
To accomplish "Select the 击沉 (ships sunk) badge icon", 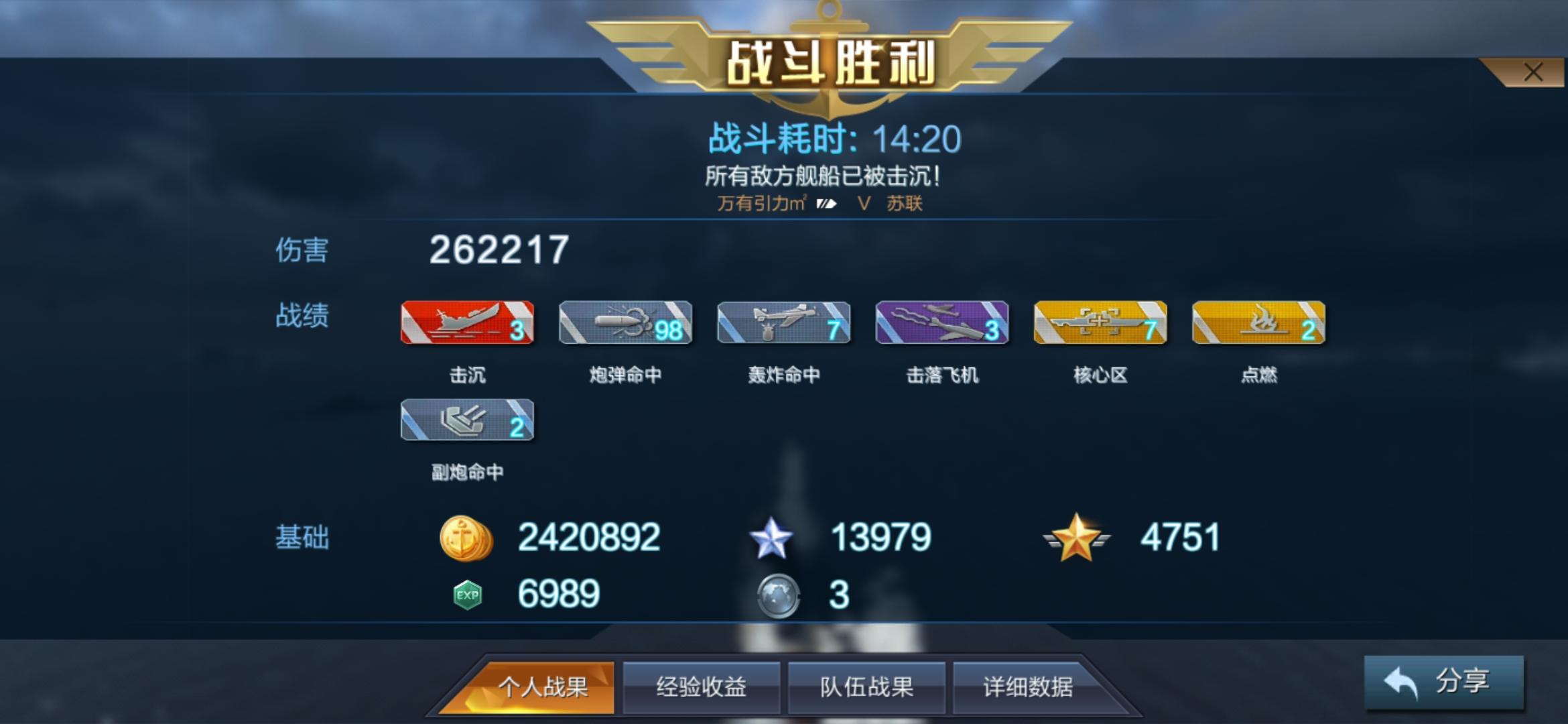I will (467, 324).
